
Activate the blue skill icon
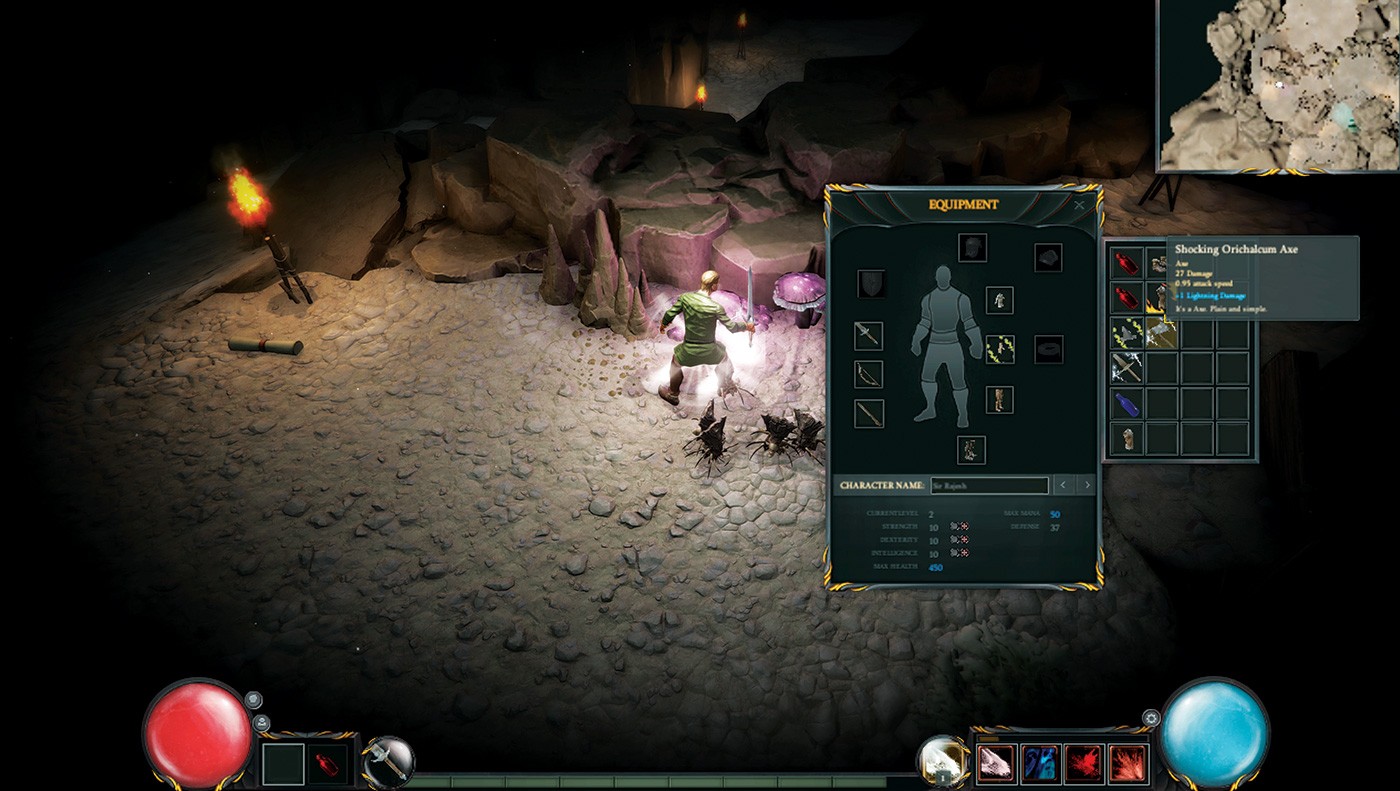(1041, 763)
